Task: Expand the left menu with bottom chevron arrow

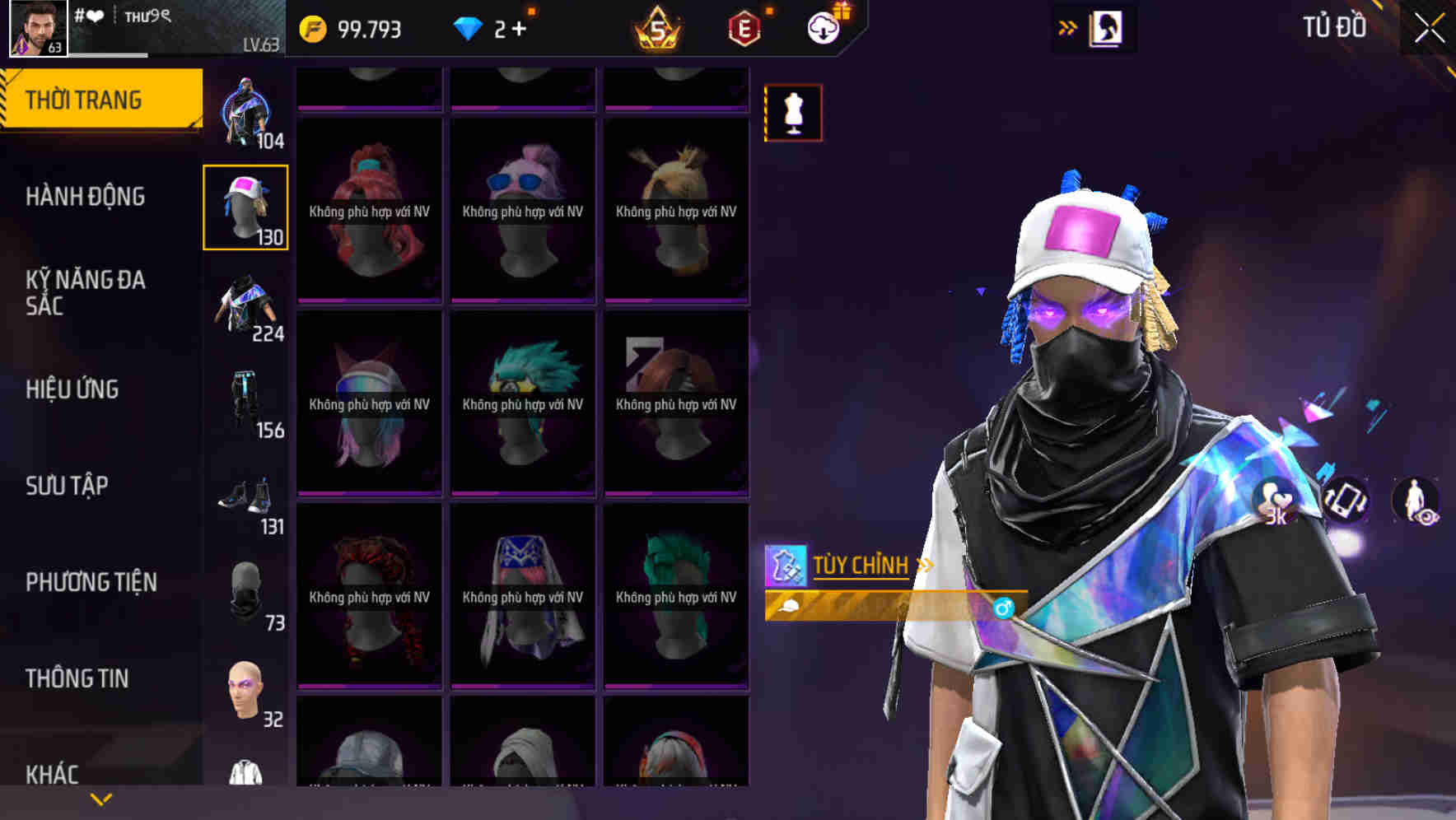Action: [x=100, y=797]
